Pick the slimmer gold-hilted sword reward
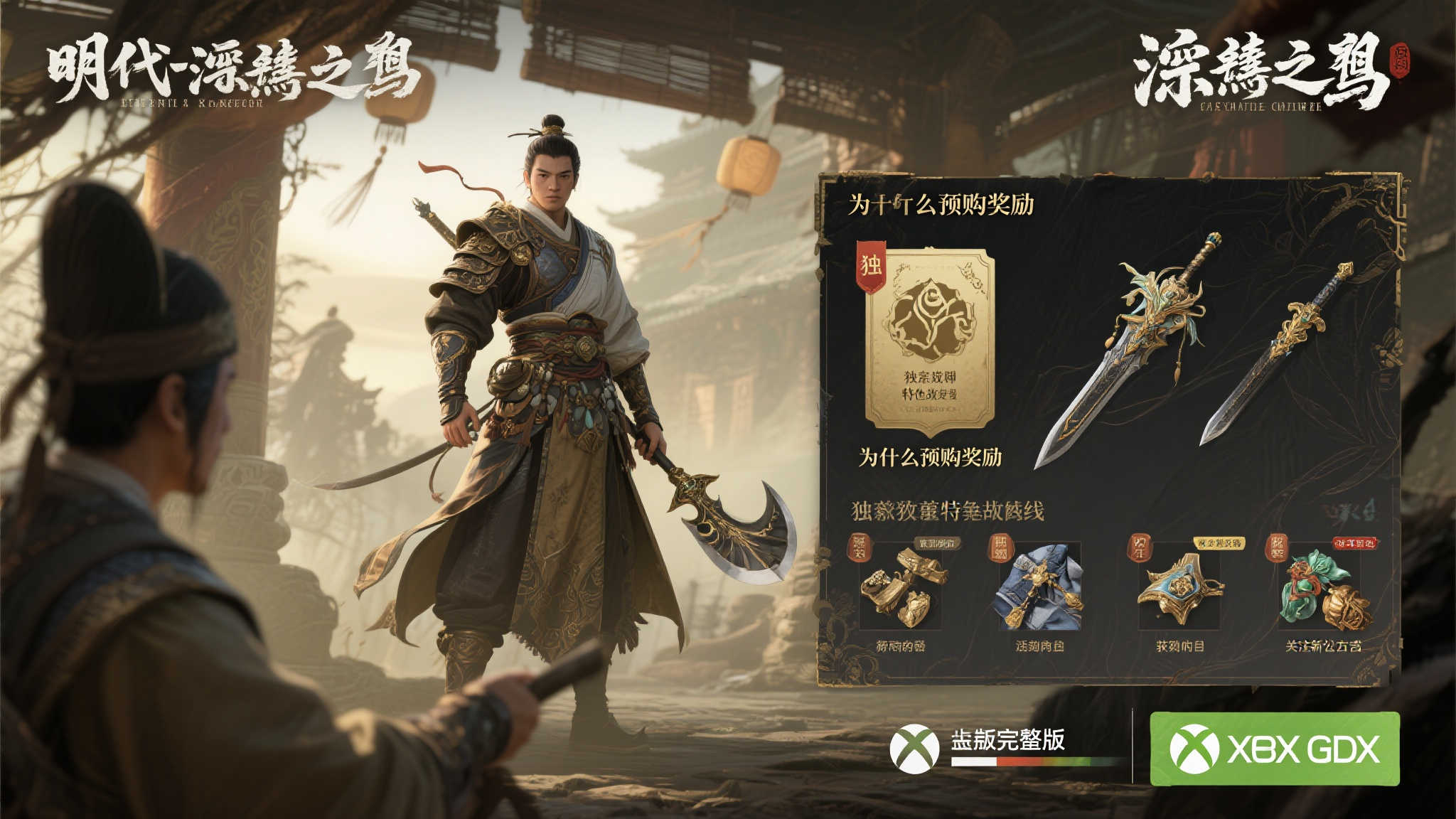Image resolution: width=1456 pixels, height=819 pixels. coord(1276,353)
